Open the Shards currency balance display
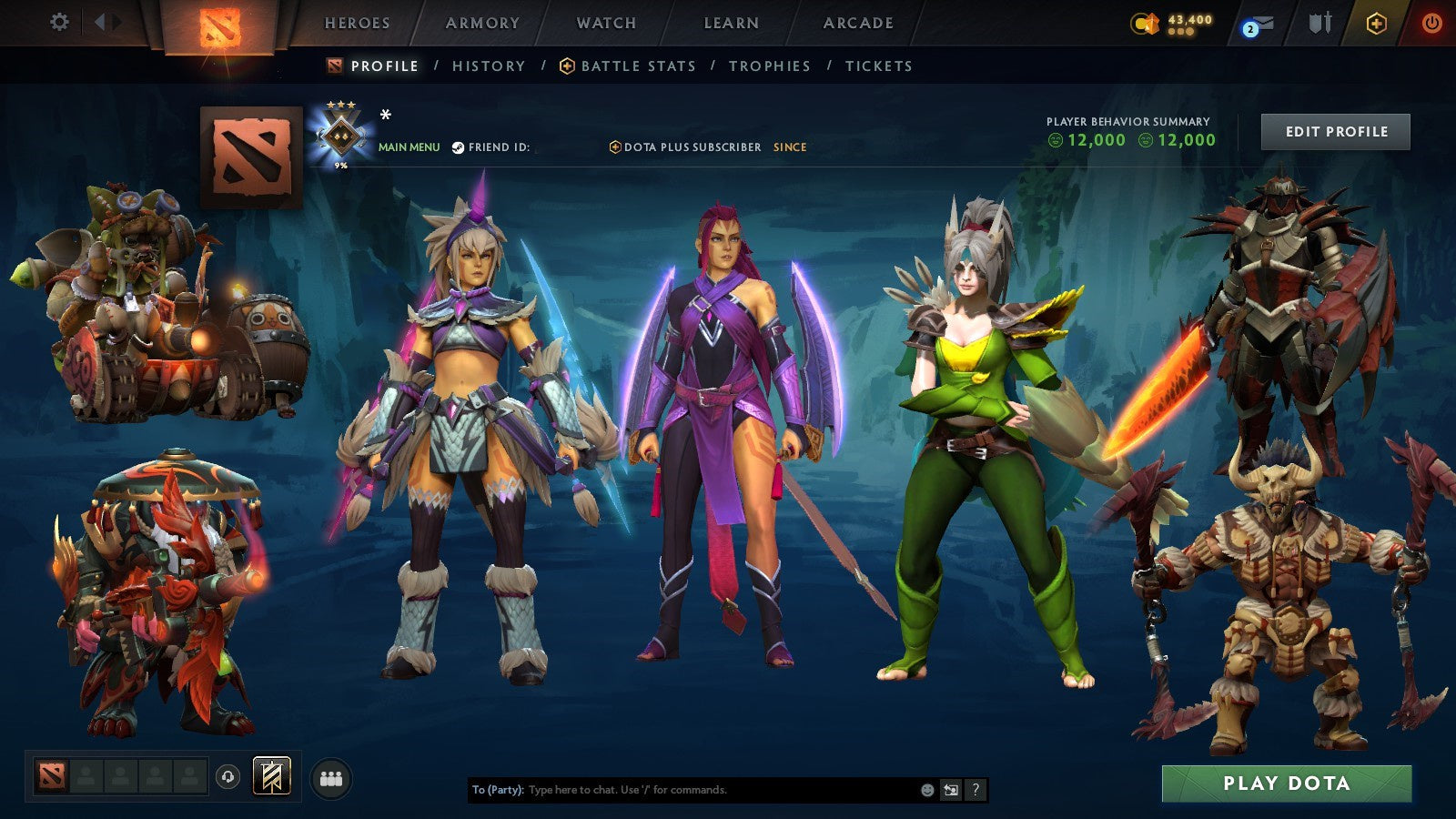The width and height of the screenshot is (1456, 819). pos(1169,22)
